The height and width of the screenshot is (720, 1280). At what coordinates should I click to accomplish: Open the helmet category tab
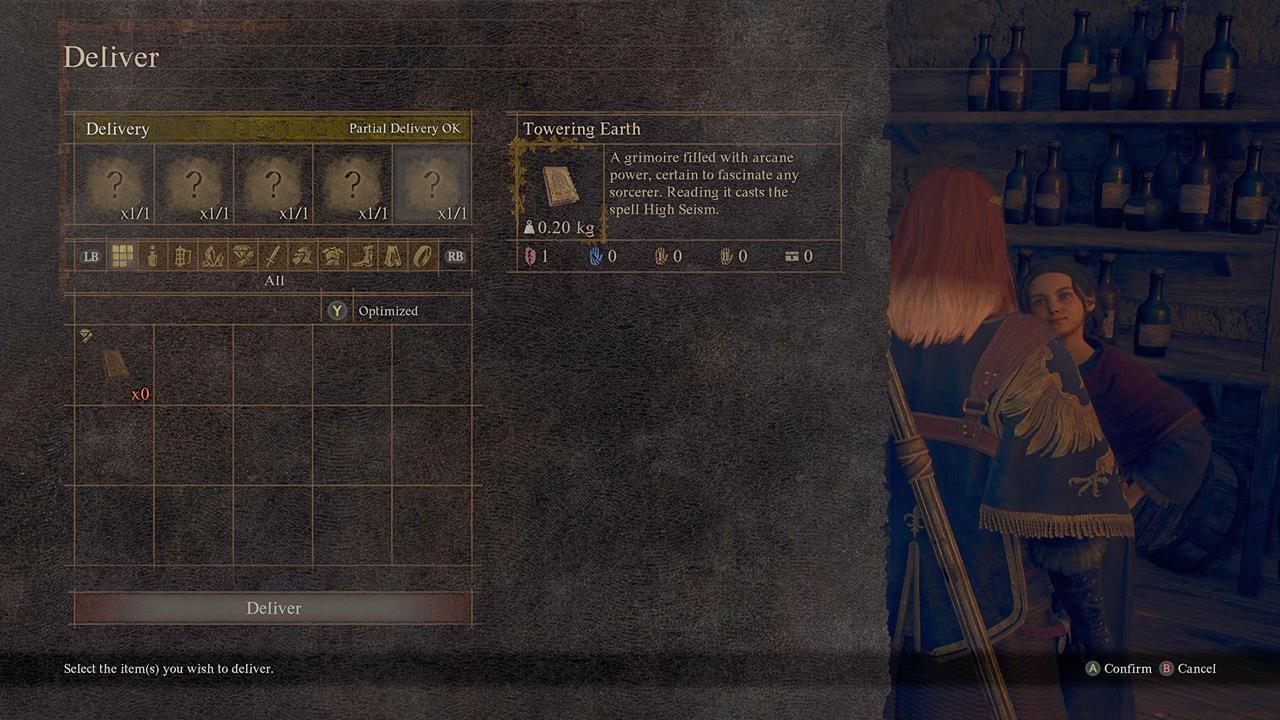[x=302, y=256]
